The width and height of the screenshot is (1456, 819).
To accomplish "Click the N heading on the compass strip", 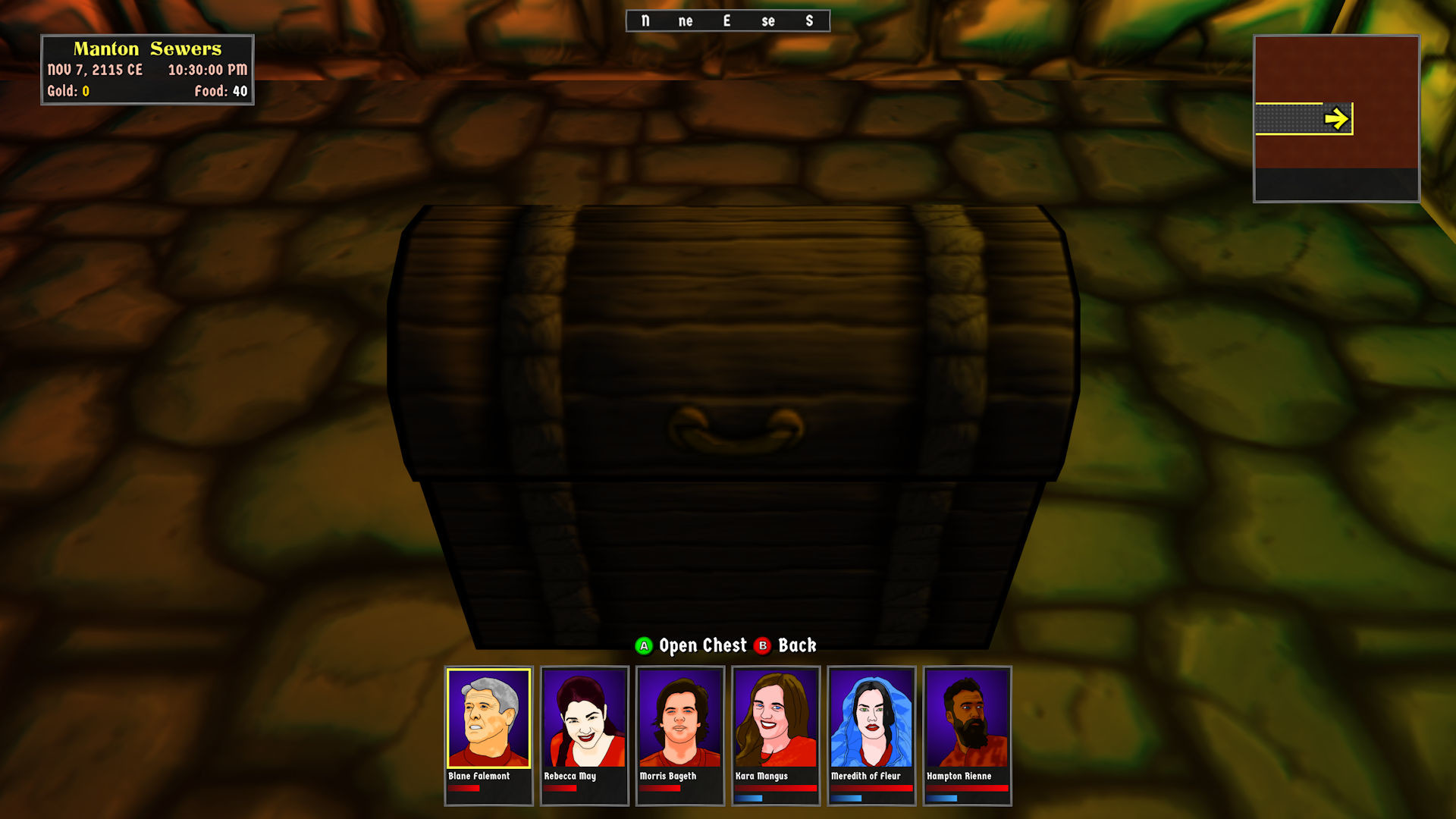I will point(645,20).
